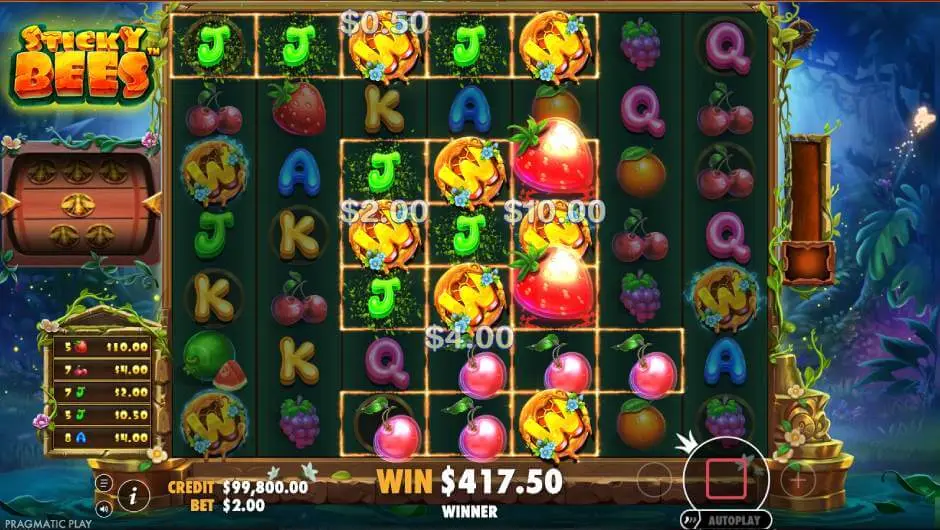940x530 pixels.
Task: Open the game info paytable
Action: point(132,493)
